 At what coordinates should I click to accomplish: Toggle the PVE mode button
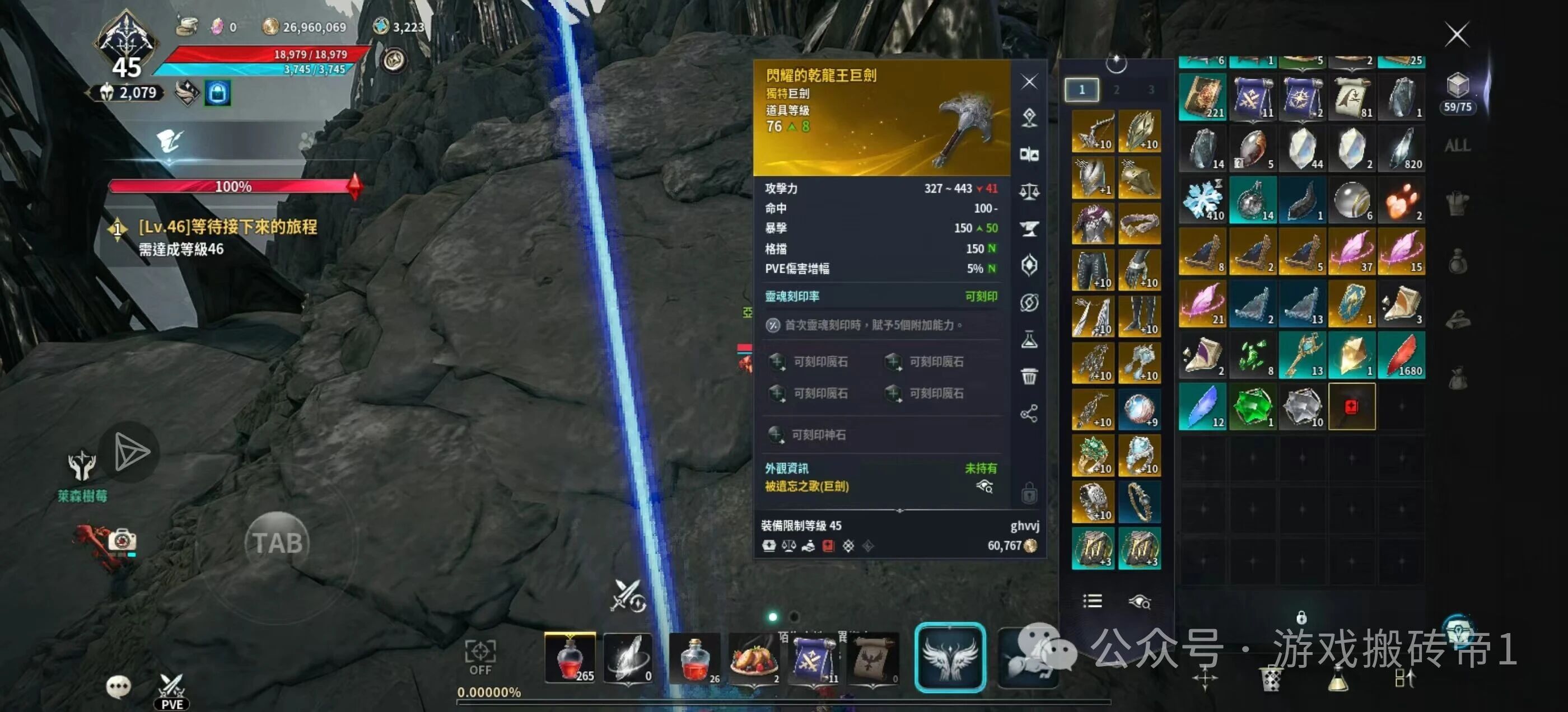[172, 692]
